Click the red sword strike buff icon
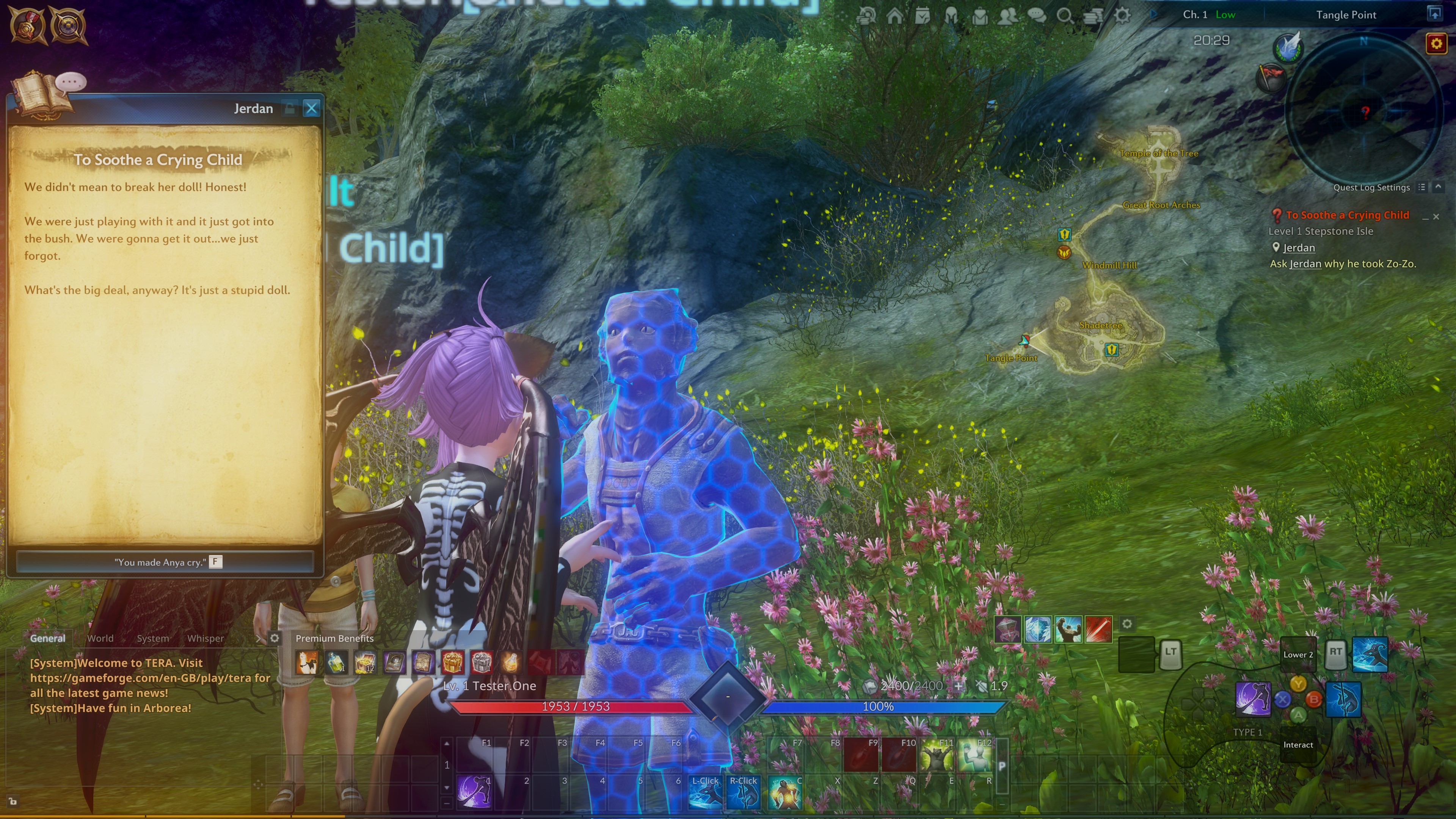Screen dimensions: 1456x819 [1098, 629]
